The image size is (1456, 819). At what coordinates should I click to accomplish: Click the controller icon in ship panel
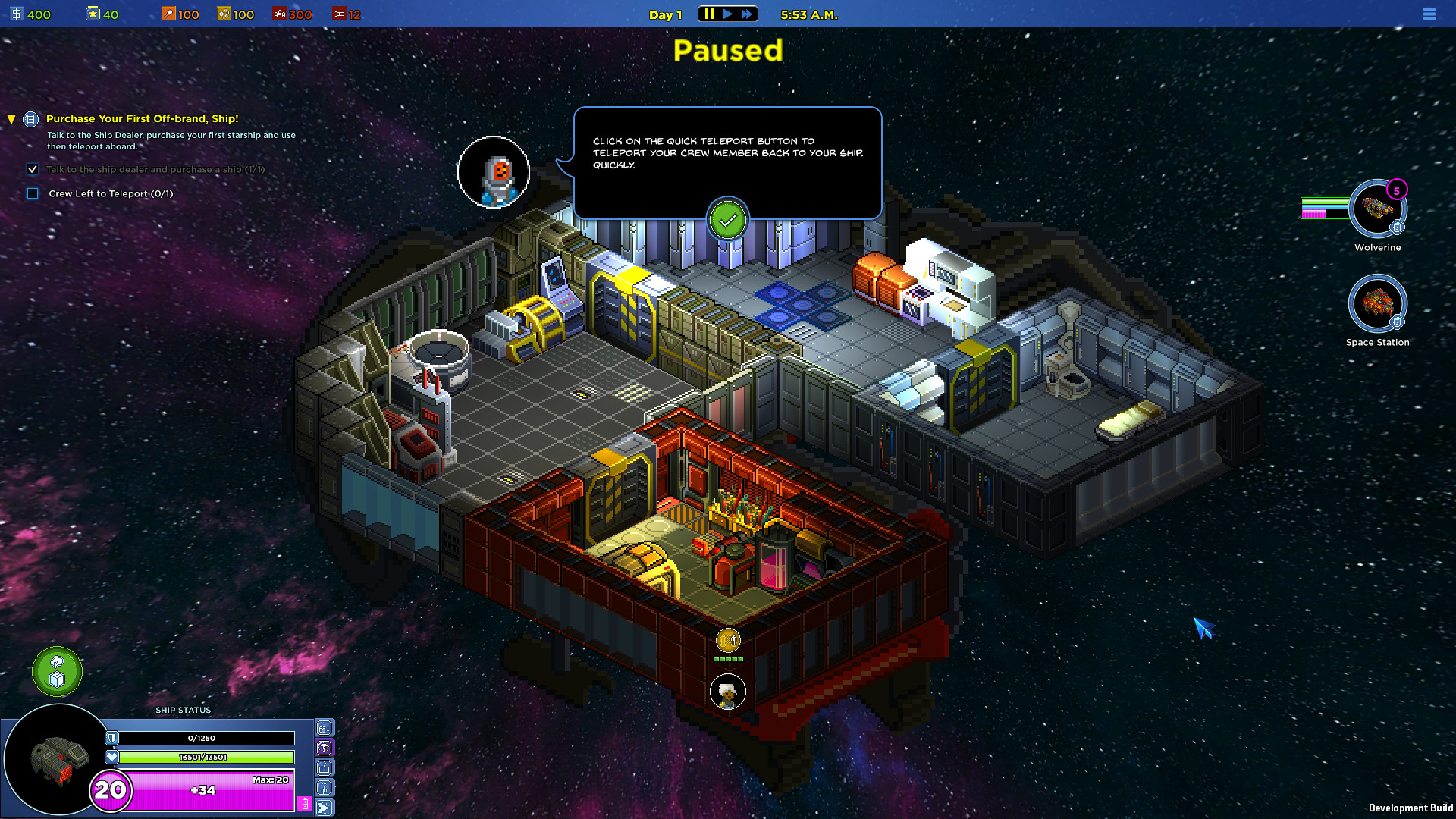click(325, 768)
